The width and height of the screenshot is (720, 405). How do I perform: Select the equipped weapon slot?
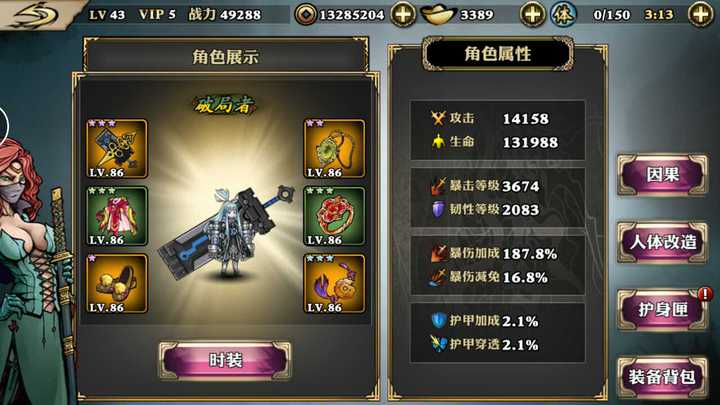[x=117, y=148]
